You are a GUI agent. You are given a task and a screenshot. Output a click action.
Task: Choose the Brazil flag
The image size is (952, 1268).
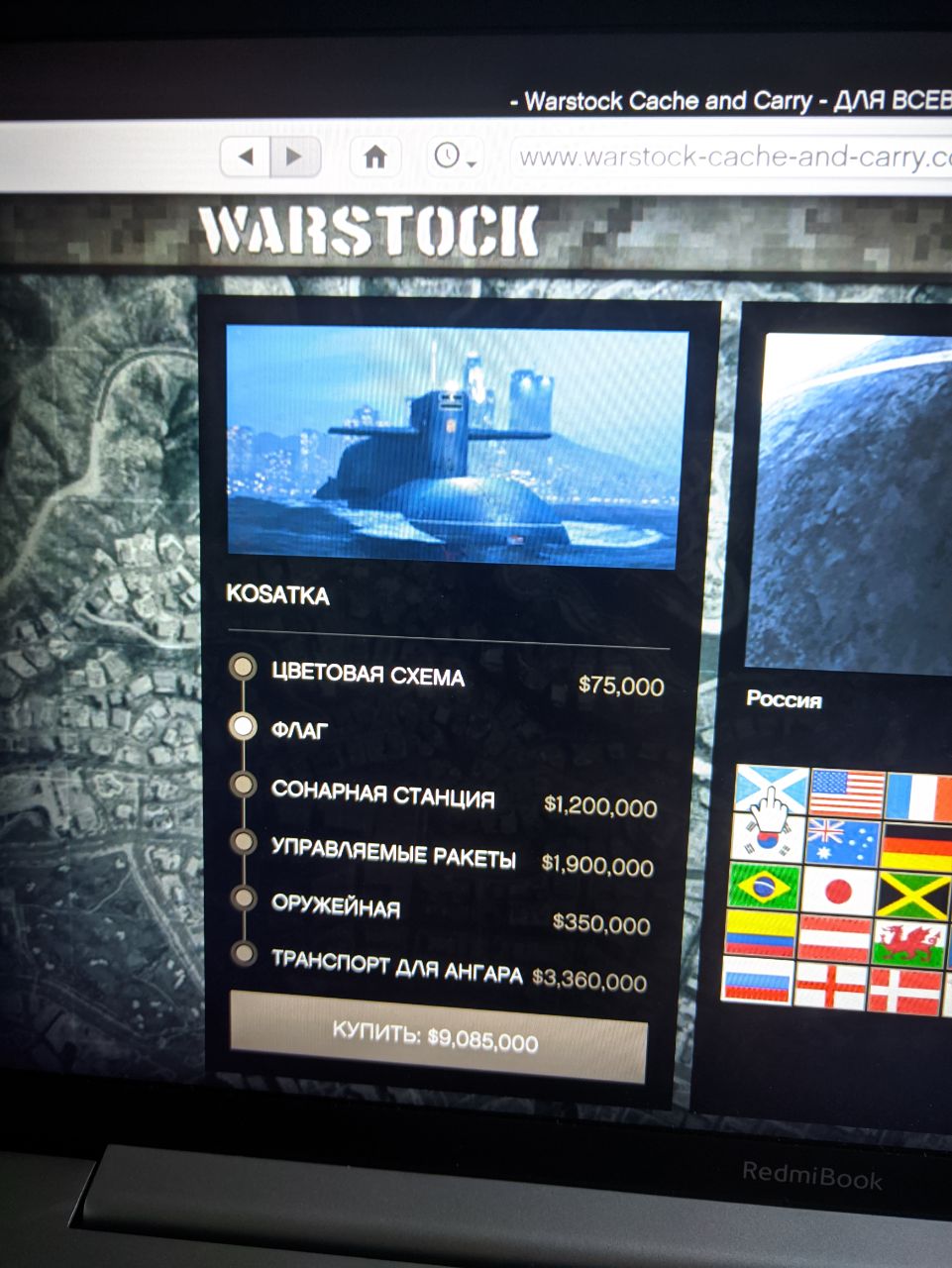(764, 886)
